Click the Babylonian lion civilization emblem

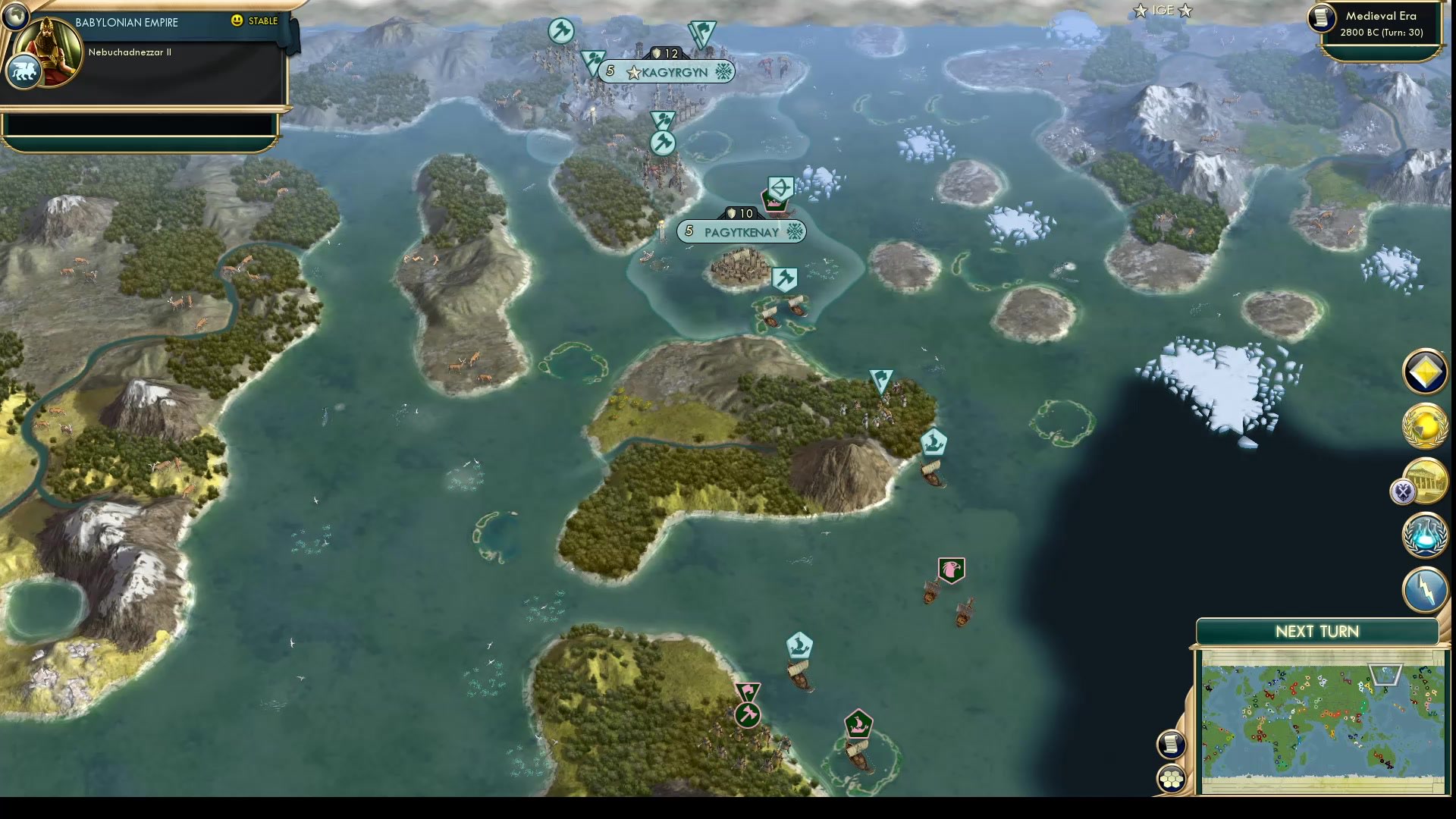click(x=25, y=70)
